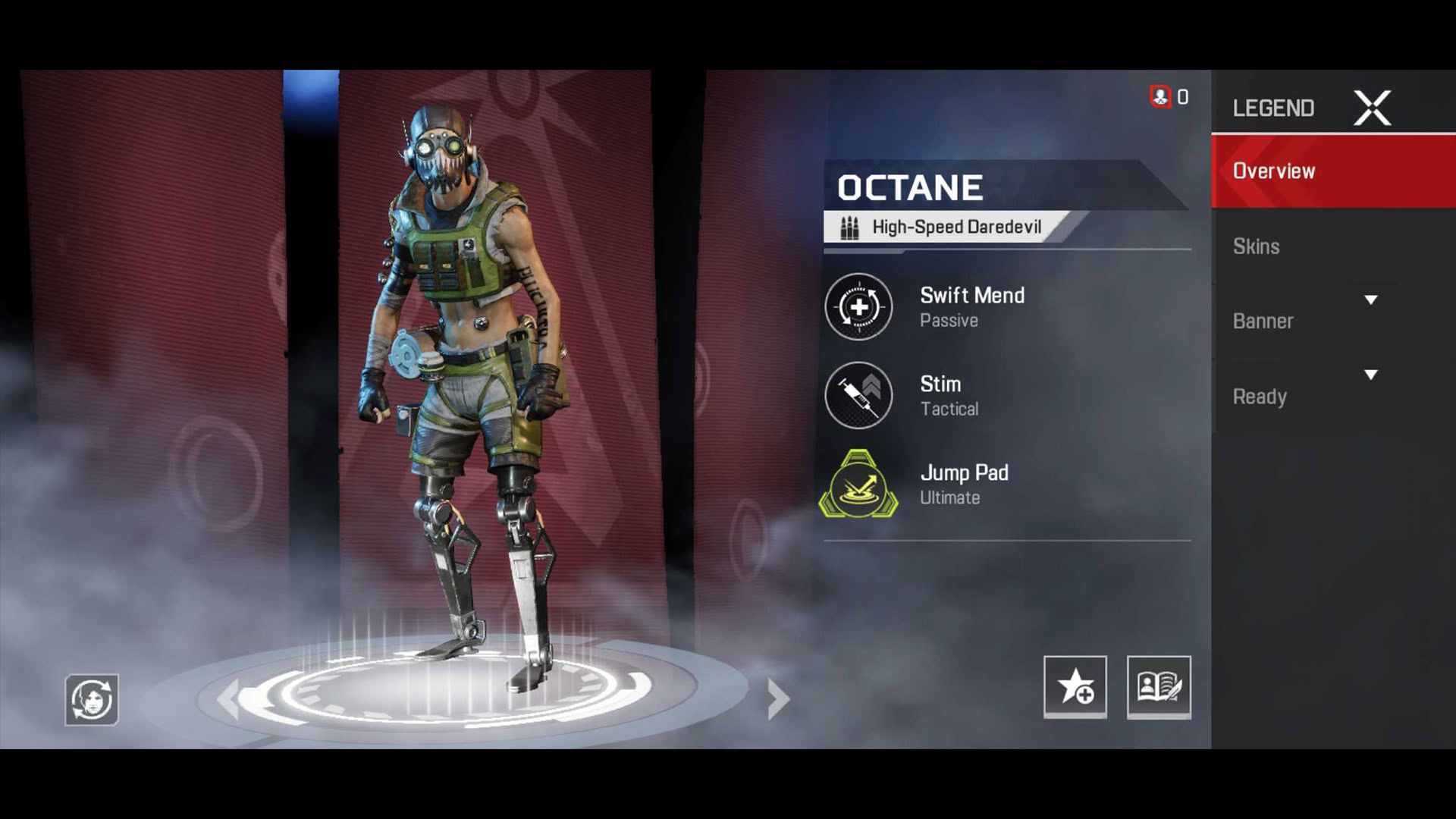The width and height of the screenshot is (1456, 819).
Task: Open the Skins tab
Action: coord(1256,246)
